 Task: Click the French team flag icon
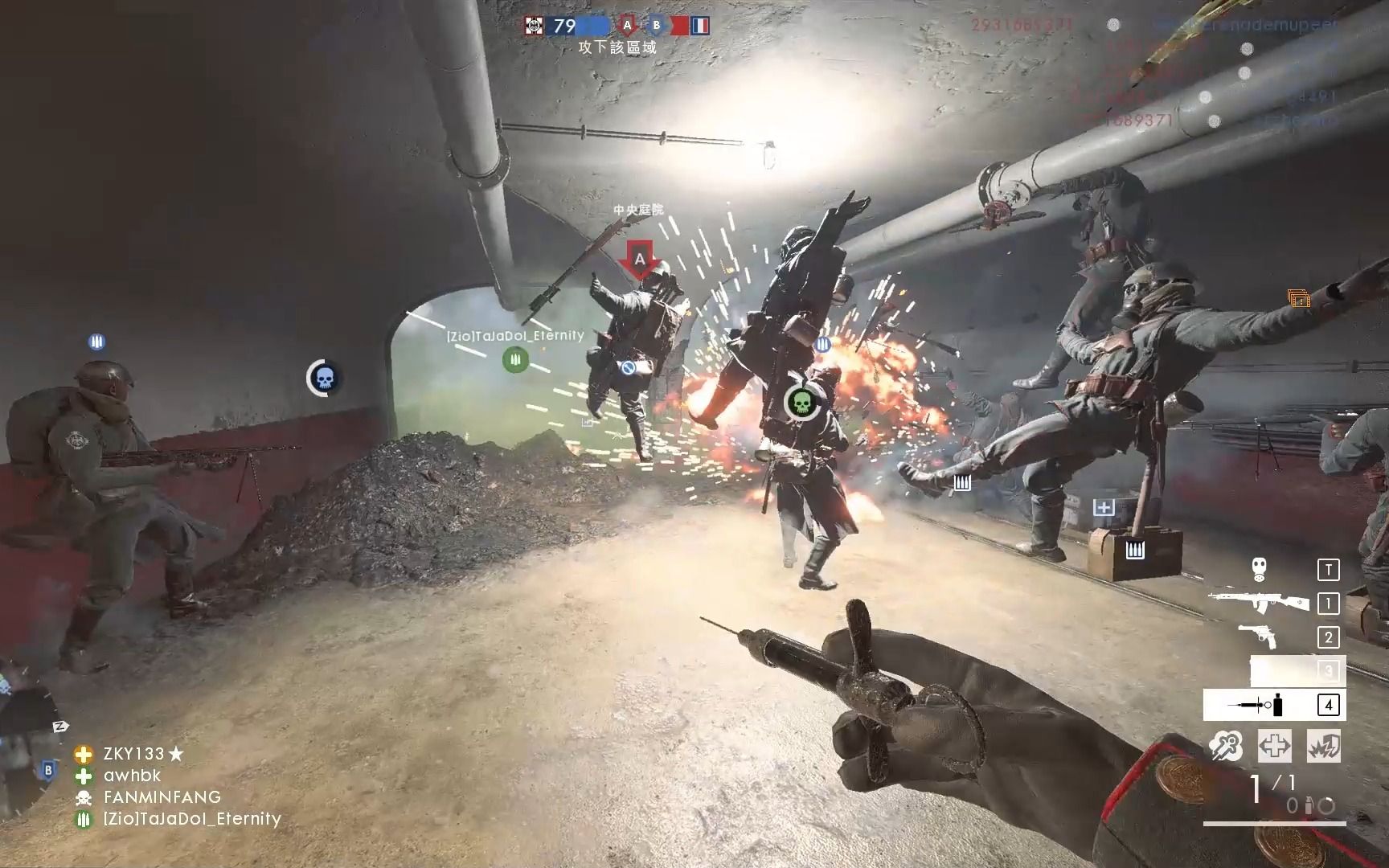(700, 26)
